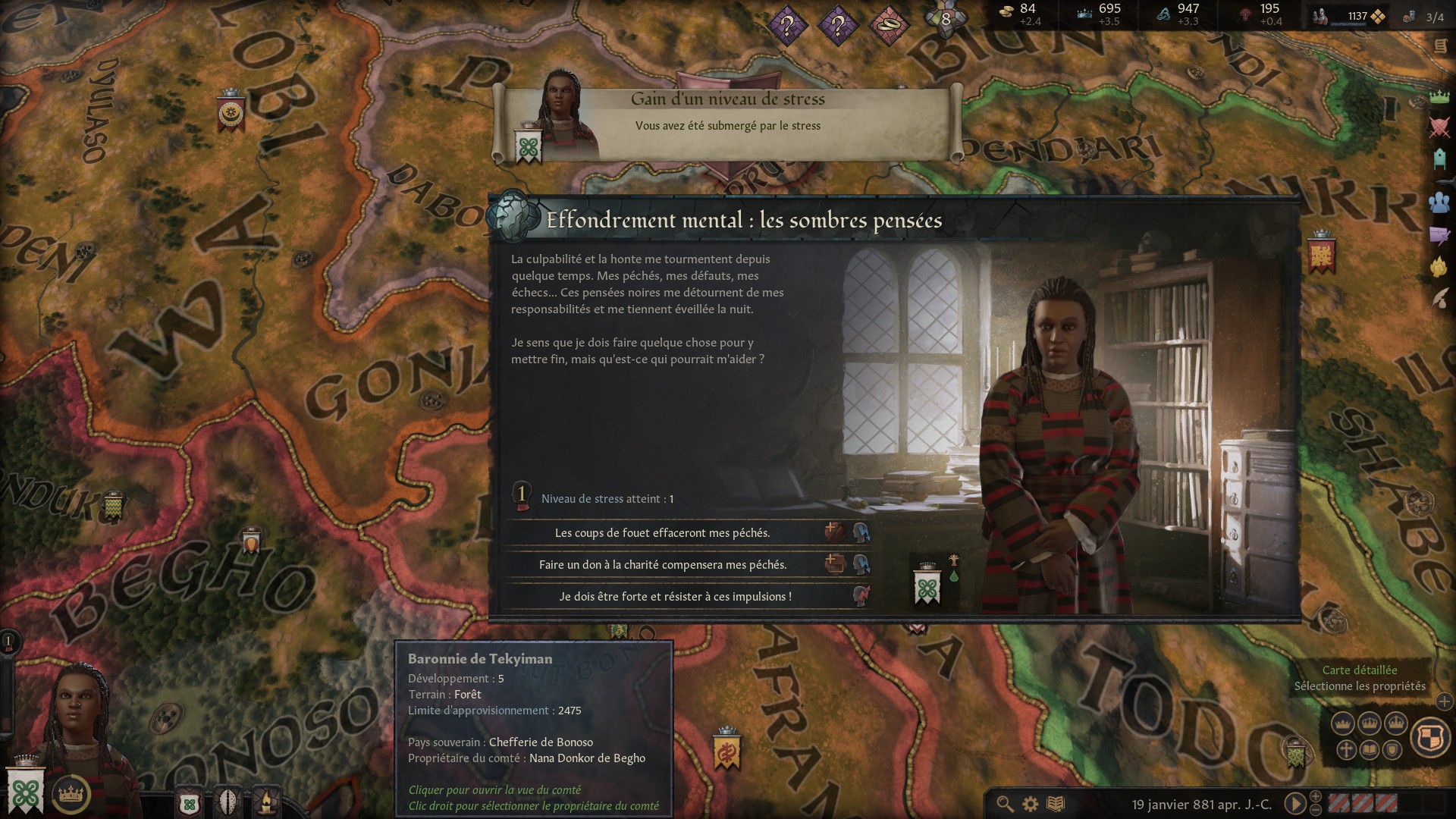Open the realm crown tab on sidebar
Screen dimensions: 1456x819
[x=1439, y=97]
